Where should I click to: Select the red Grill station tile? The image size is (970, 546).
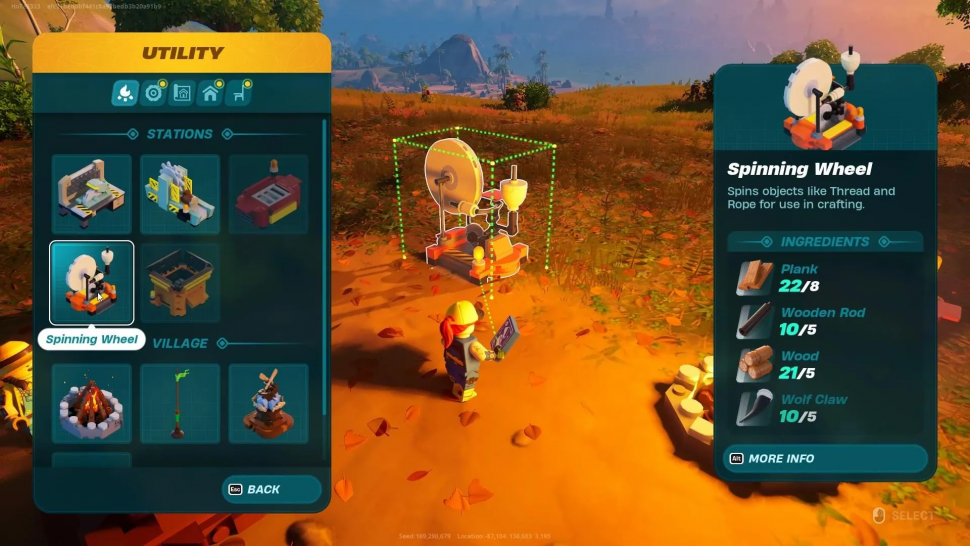pyautogui.click(x=268, y=194)
